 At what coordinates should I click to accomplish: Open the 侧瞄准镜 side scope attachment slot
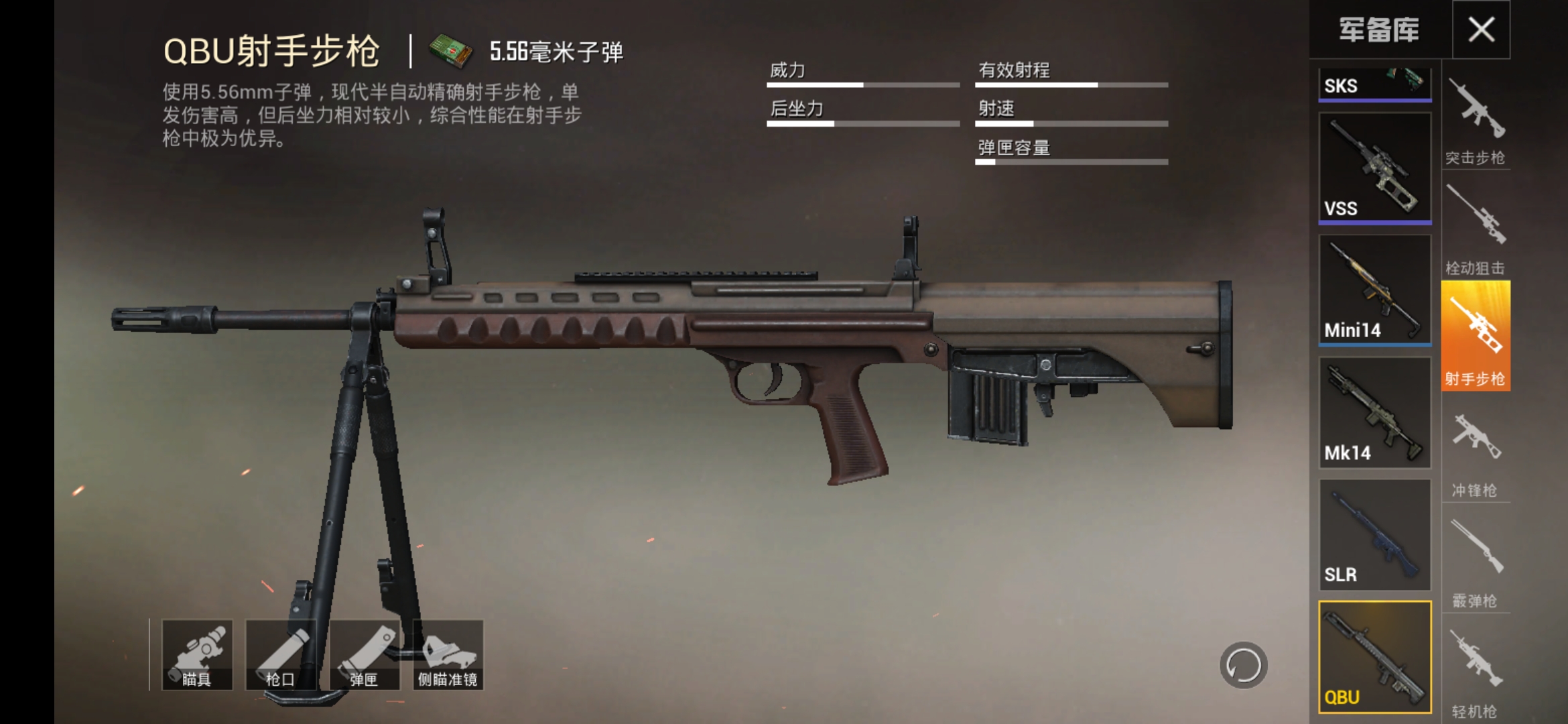tap(448, 654)
